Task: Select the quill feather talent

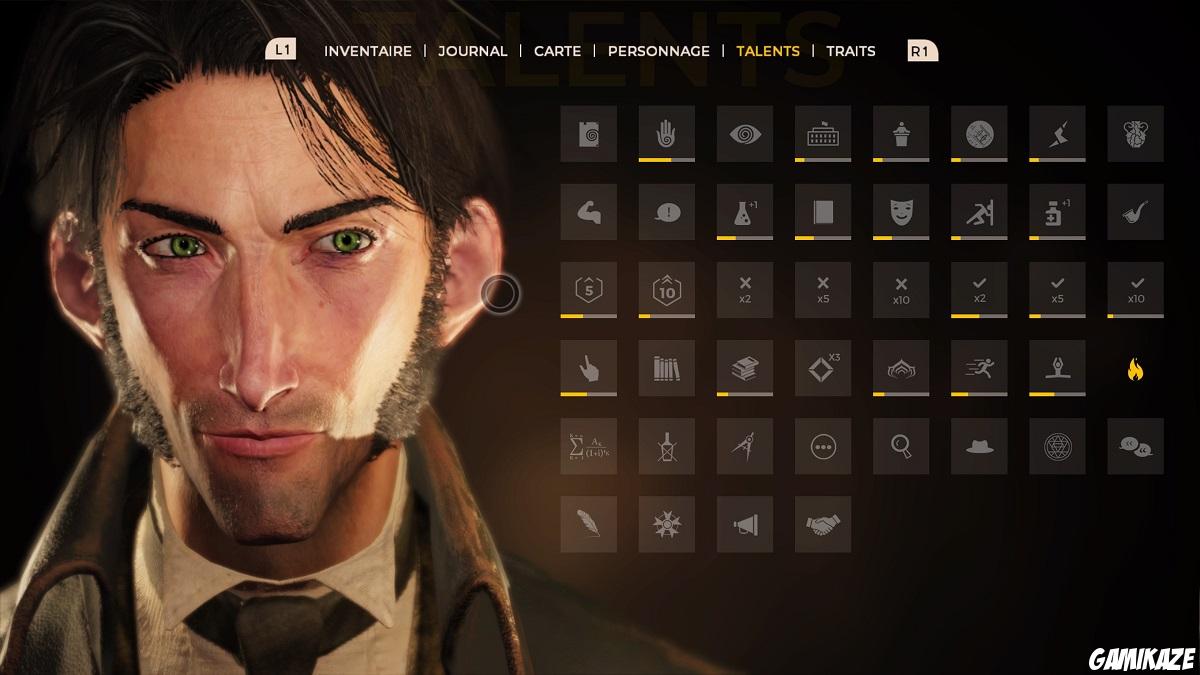Action: tap(589, 524)
